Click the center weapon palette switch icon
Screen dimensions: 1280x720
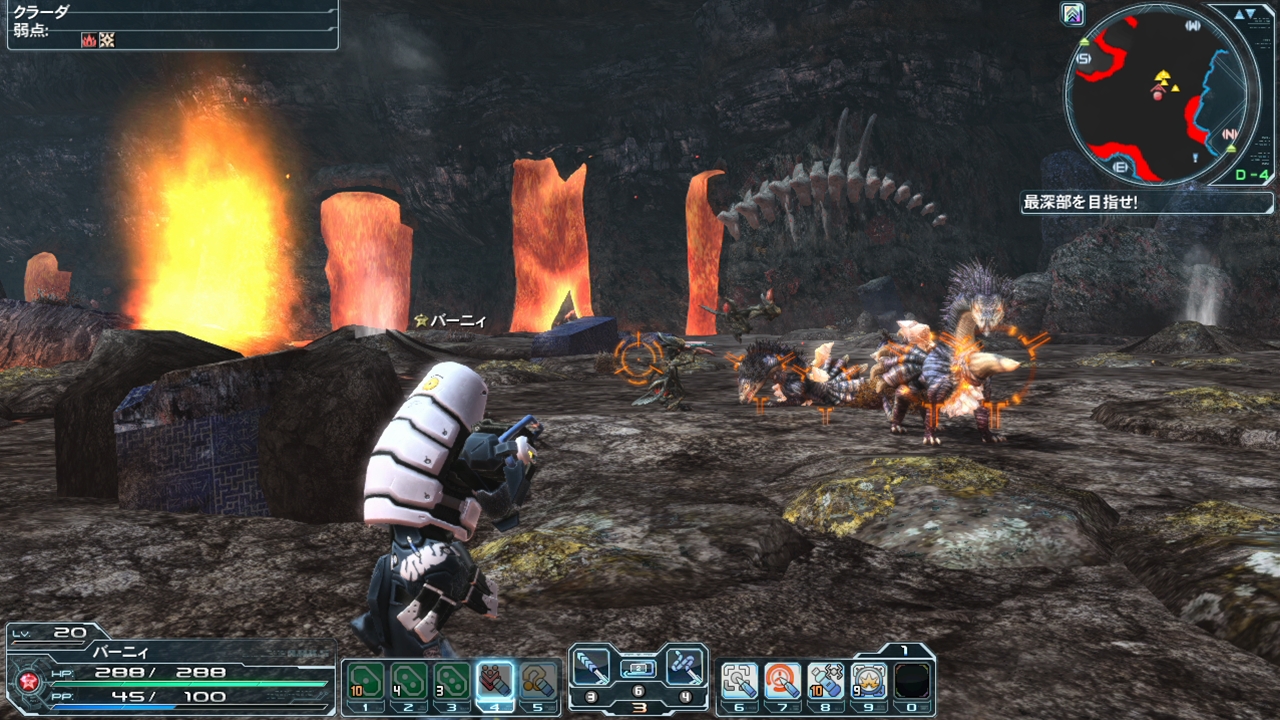[638, 668]
